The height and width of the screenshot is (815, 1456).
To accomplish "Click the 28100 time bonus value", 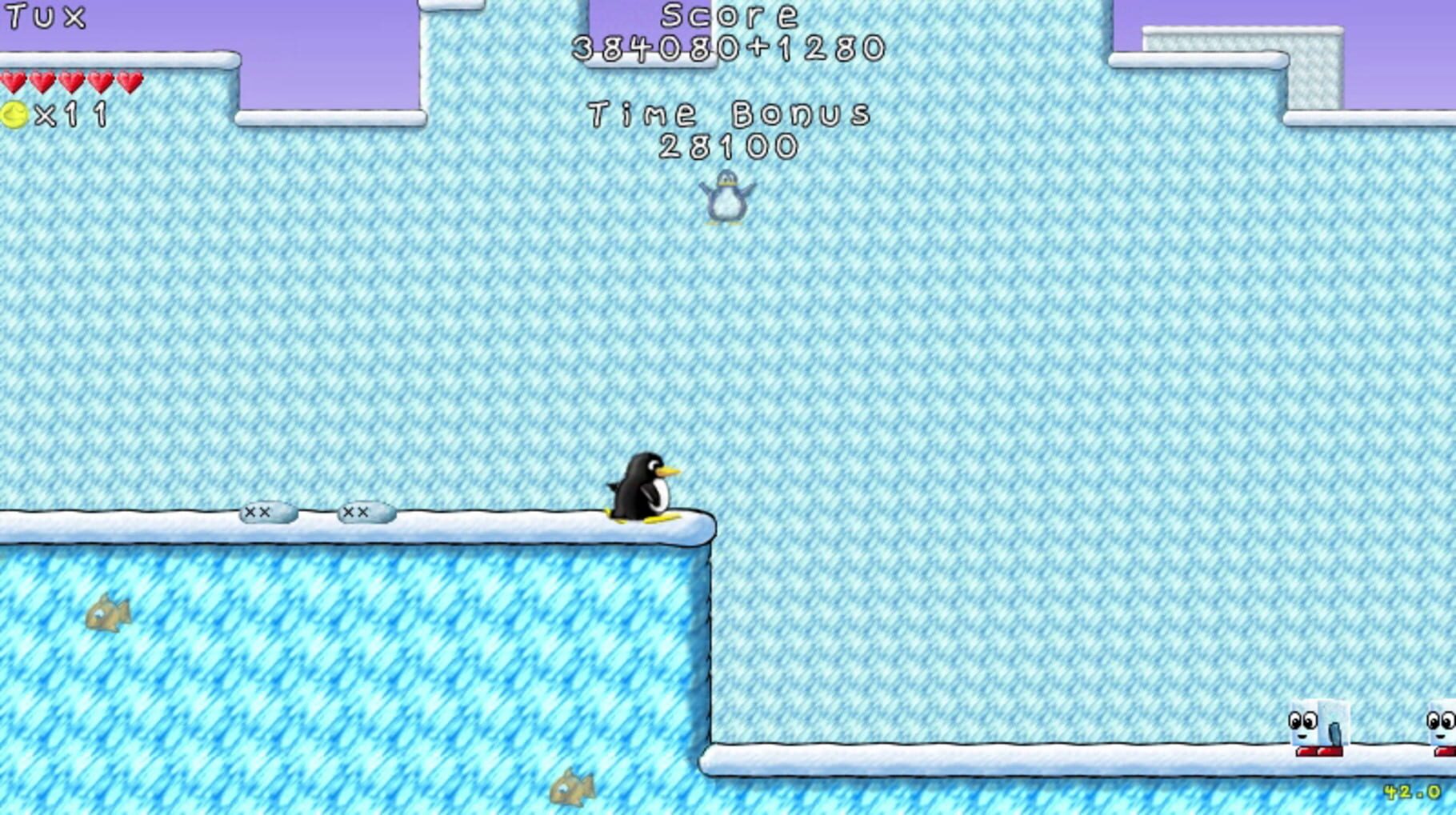I will 730,147.
